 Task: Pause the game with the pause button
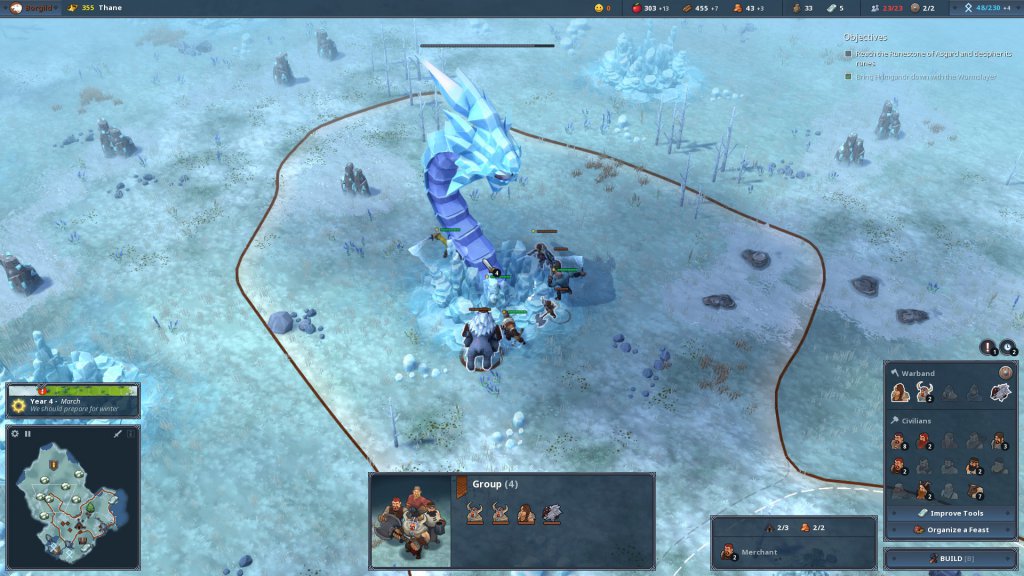pos(28,434)
